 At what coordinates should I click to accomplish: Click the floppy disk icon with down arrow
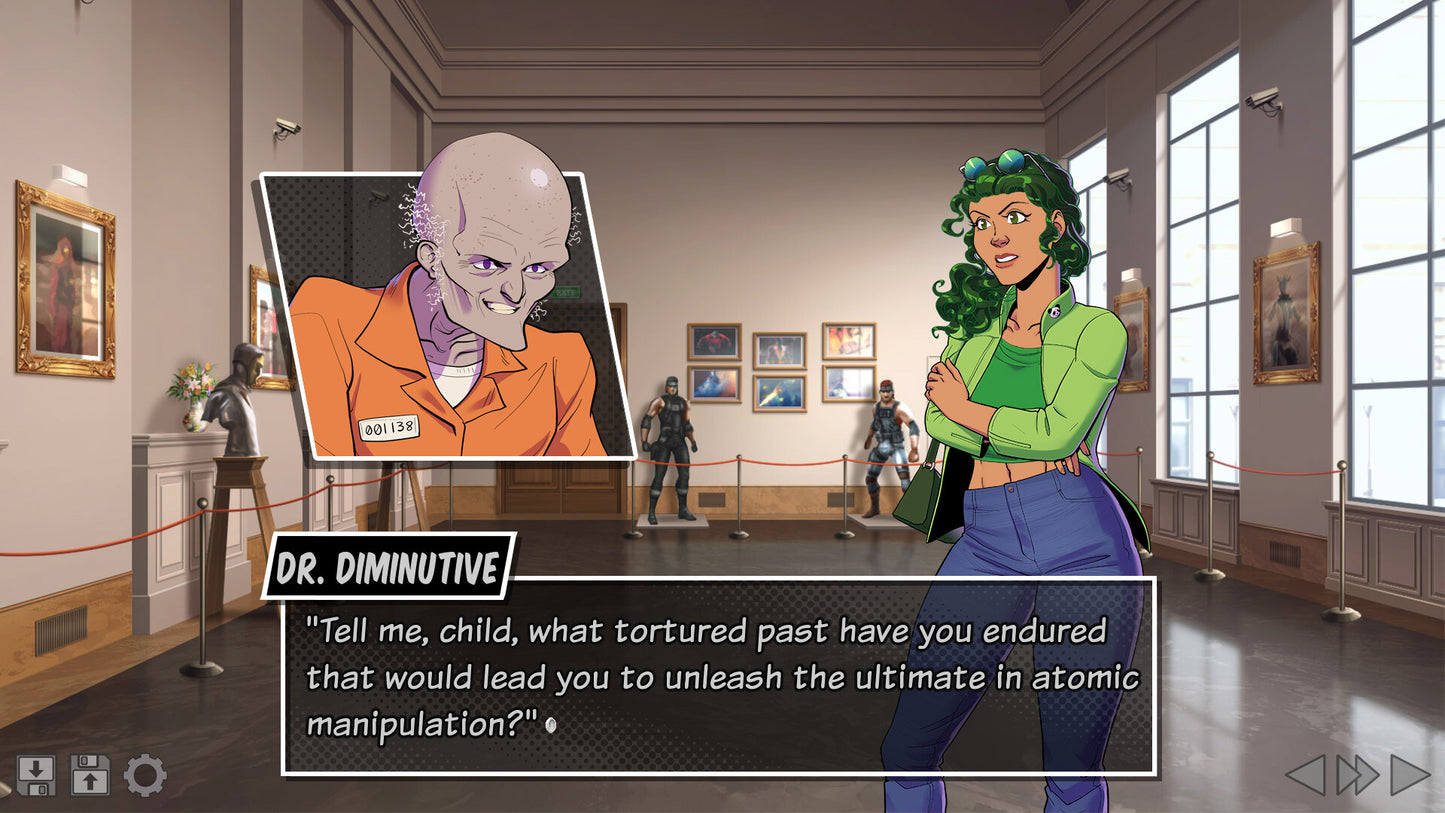click(36, 775)
